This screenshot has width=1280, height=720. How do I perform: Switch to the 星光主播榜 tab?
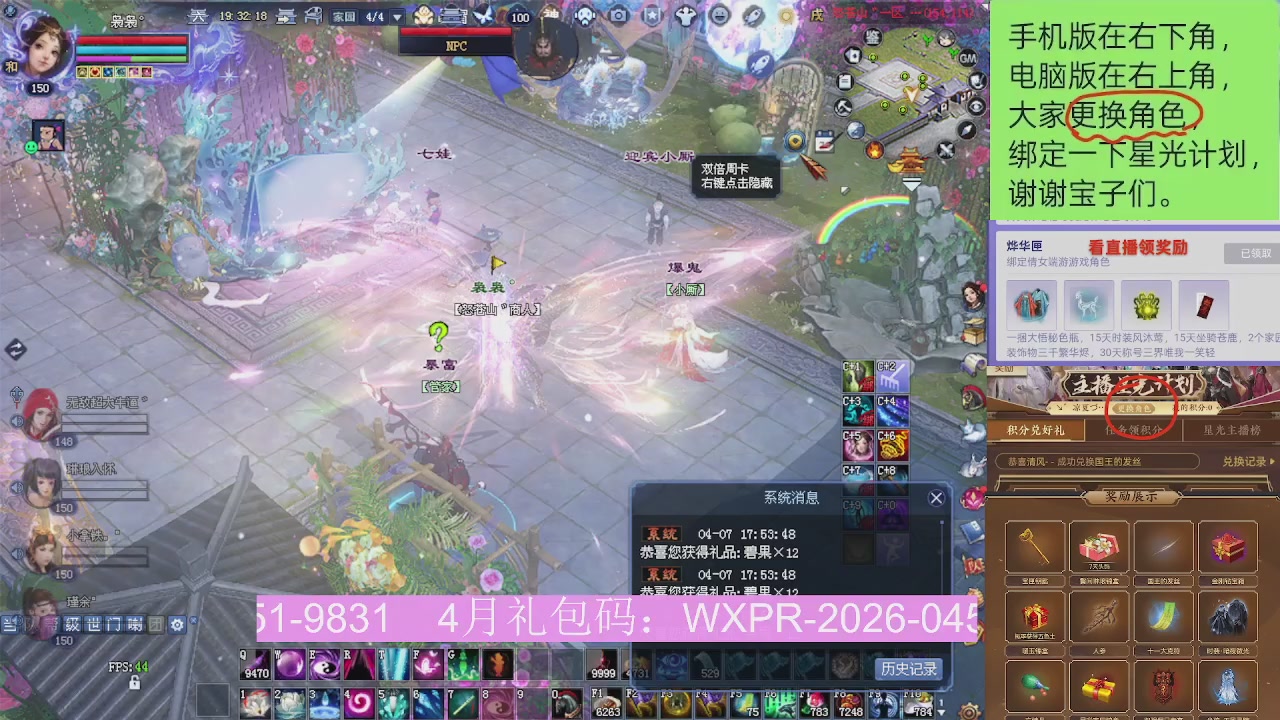(1231, 429)
